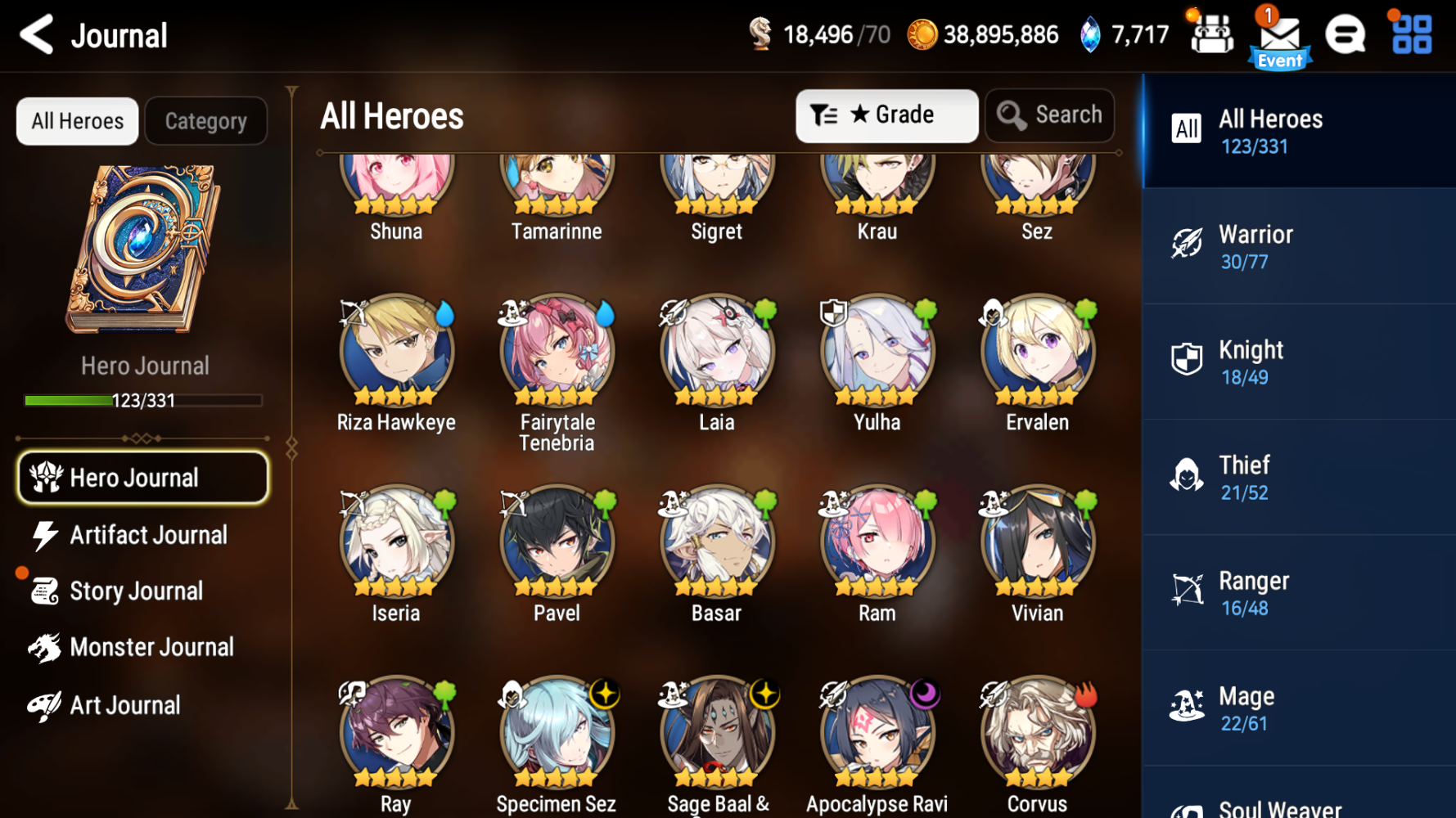Show only Mage heroes

1297,708
